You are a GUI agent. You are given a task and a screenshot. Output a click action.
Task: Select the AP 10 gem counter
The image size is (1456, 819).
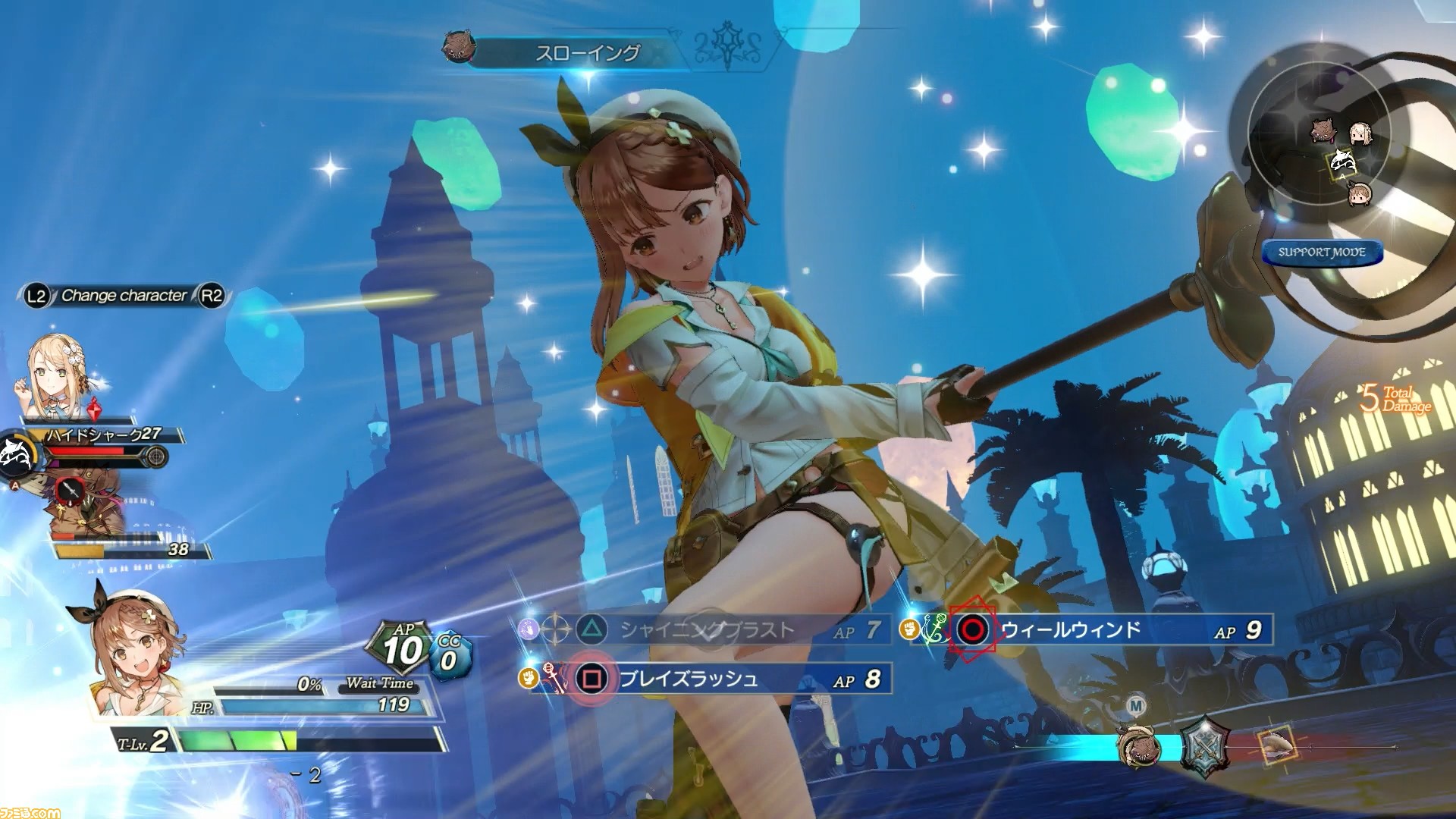pos(403,649)
